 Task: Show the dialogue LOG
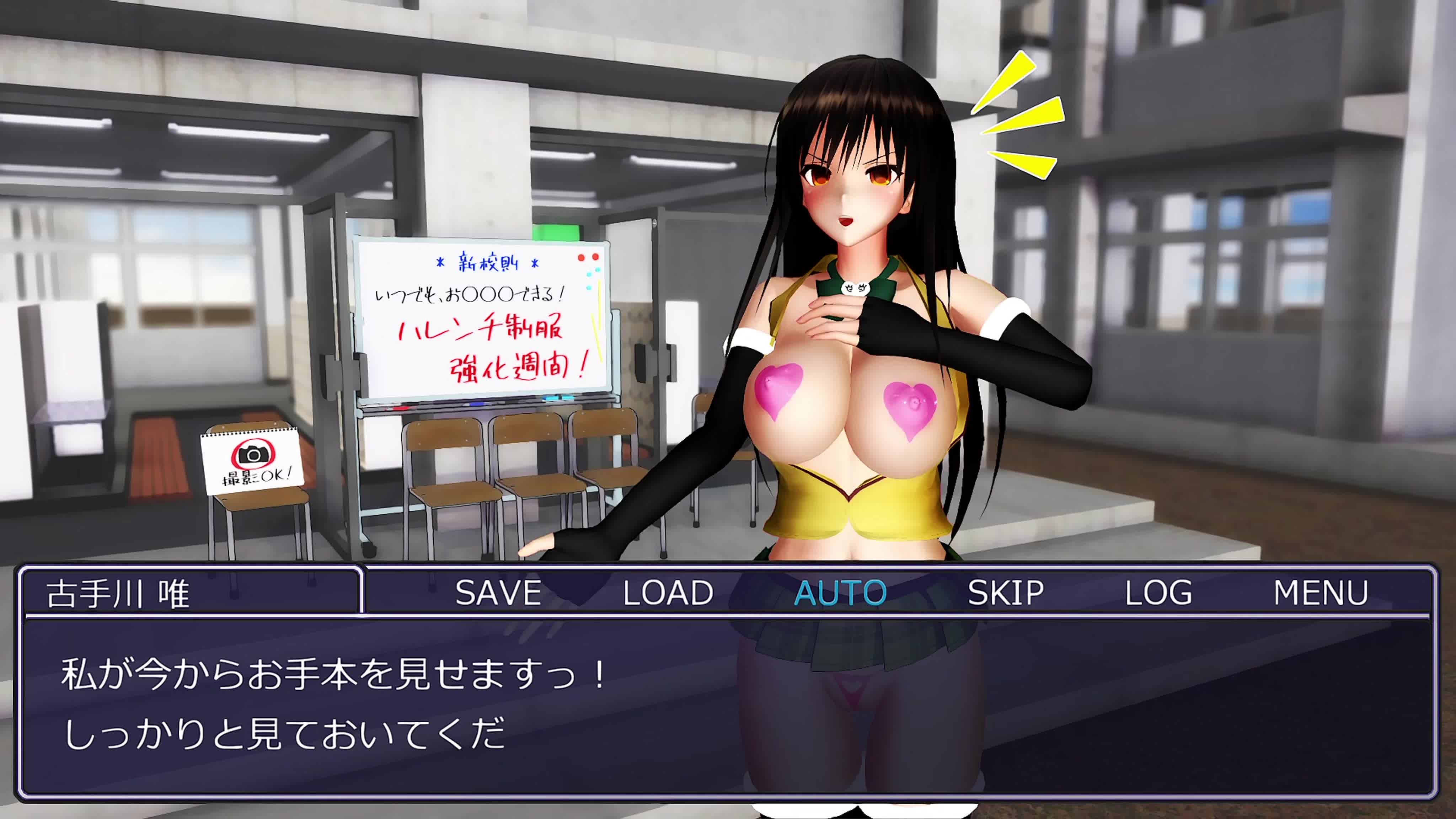(1158, 592)
